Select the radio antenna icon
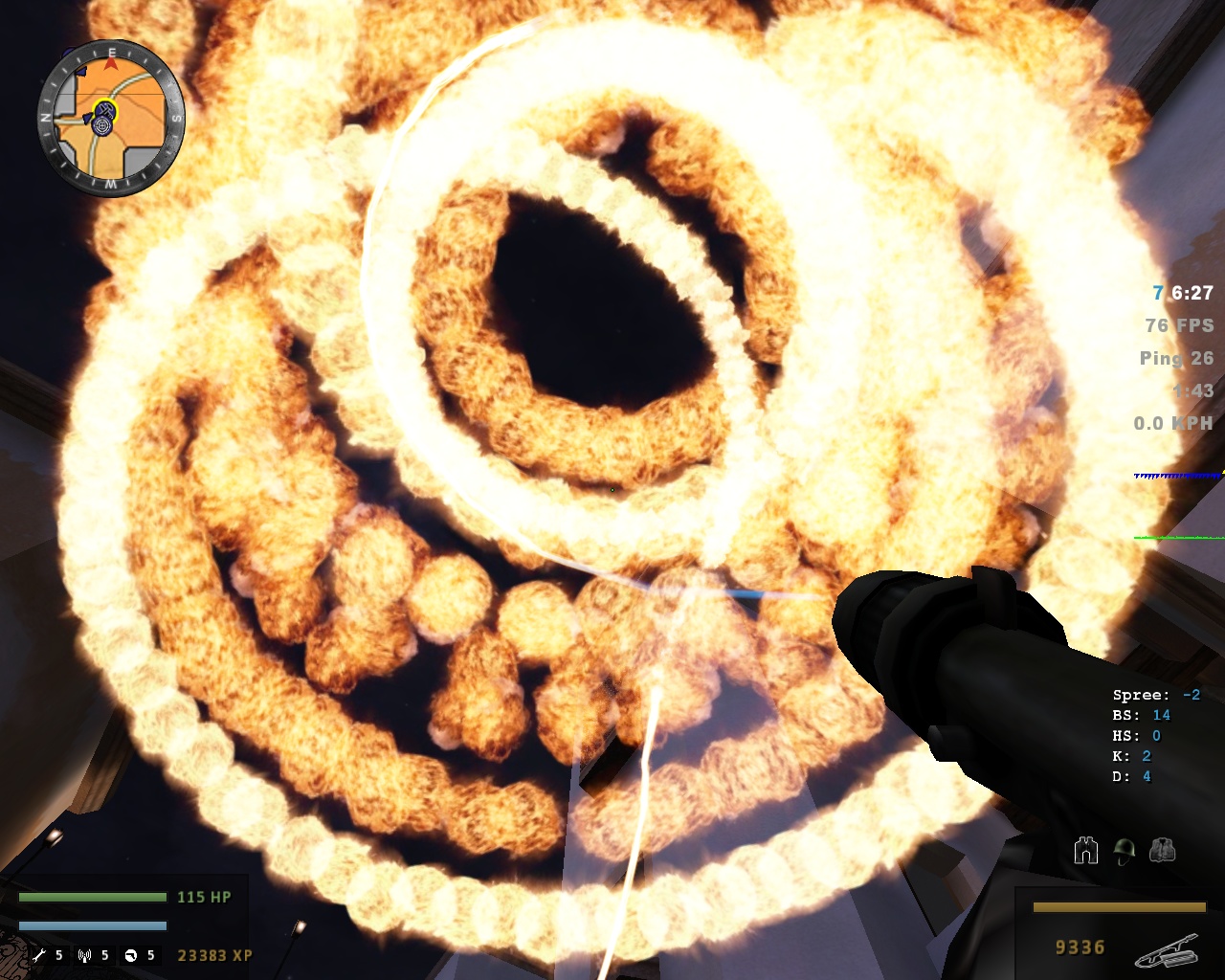This screenshot has width=1225, height=980. 84,954
